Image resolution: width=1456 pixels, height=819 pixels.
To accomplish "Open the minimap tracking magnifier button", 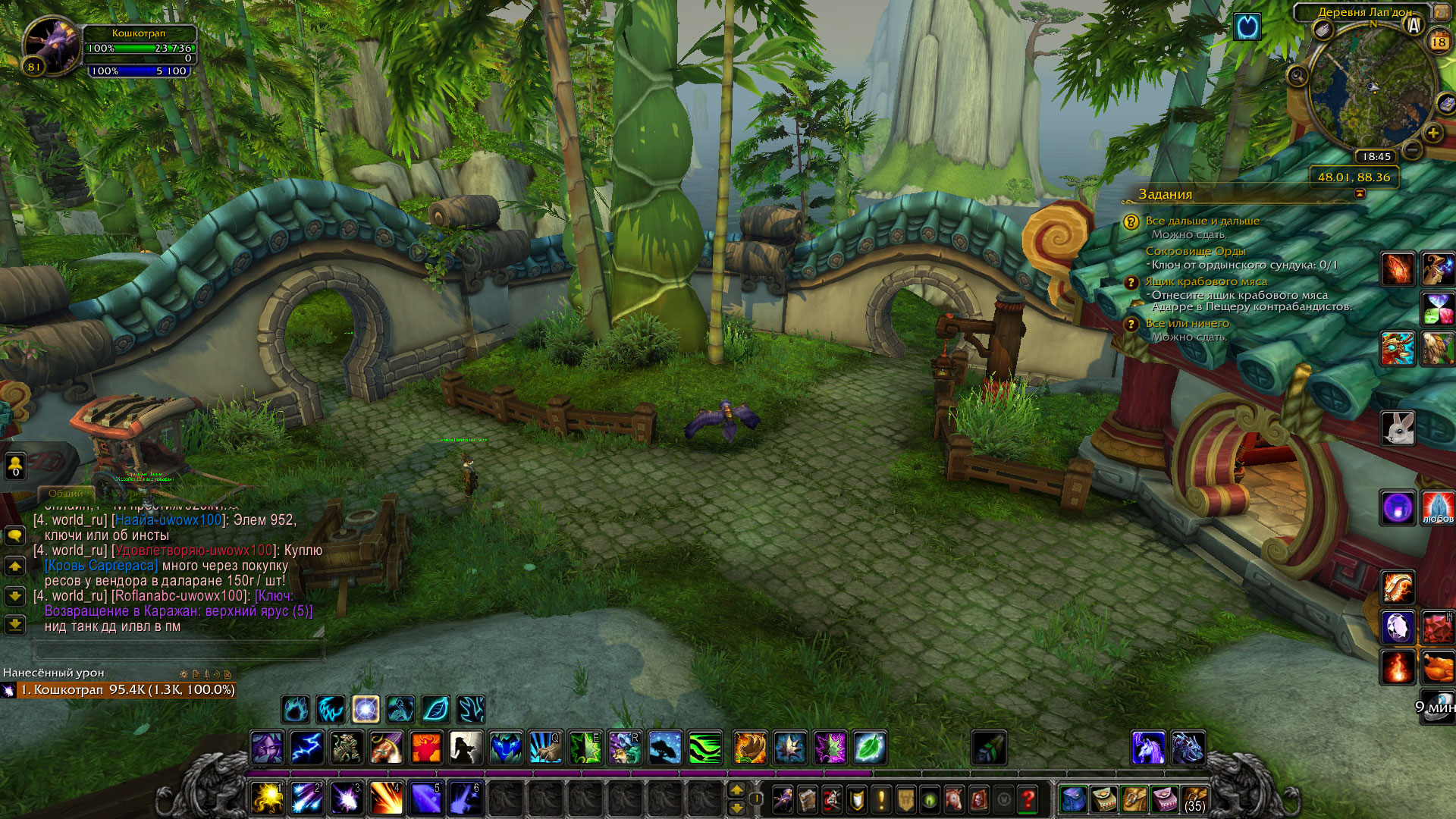I will (1298, 75).
